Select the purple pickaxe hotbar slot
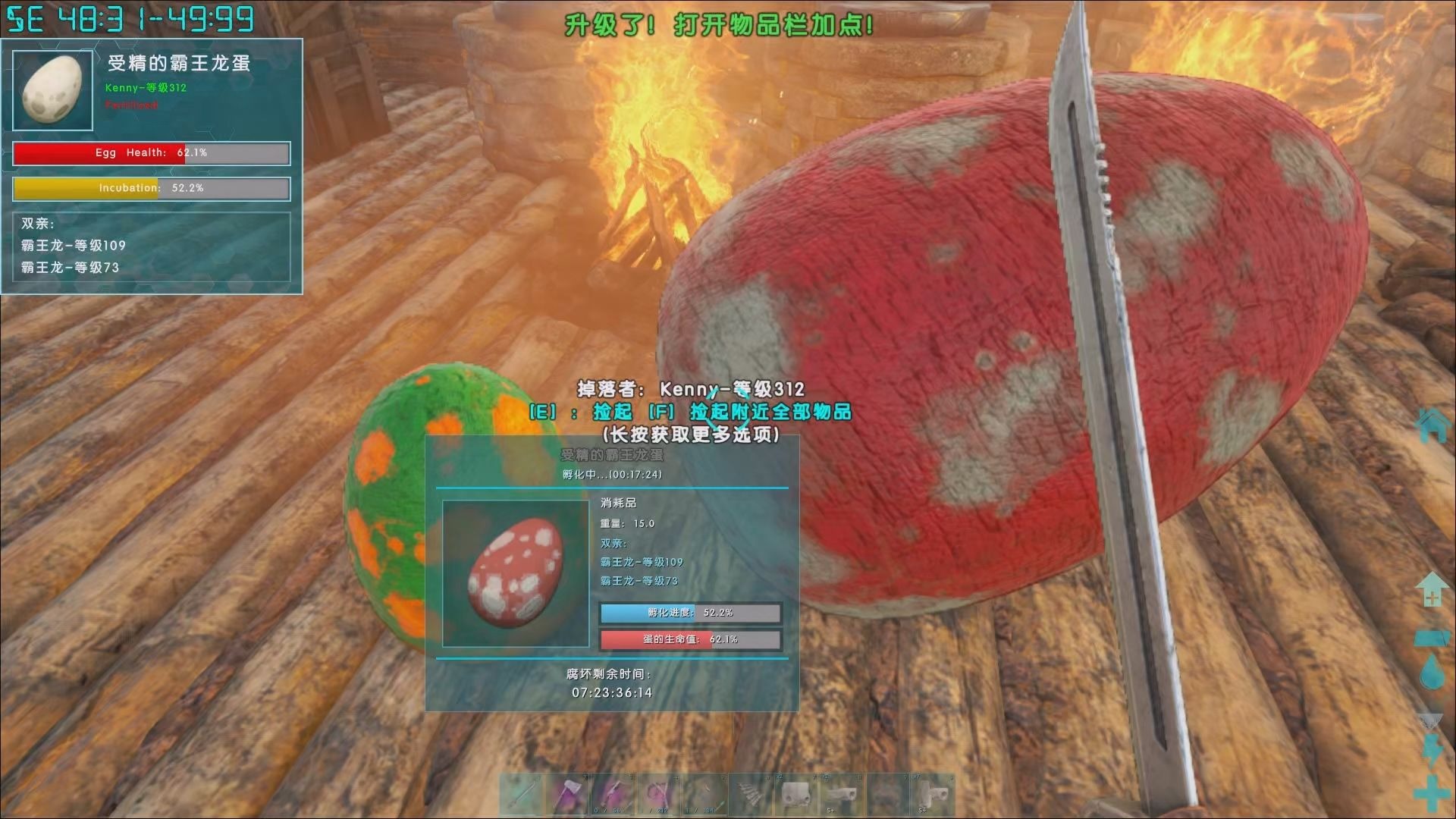The width and height of the screenshot is (1456, 819). tap(613, 795)
